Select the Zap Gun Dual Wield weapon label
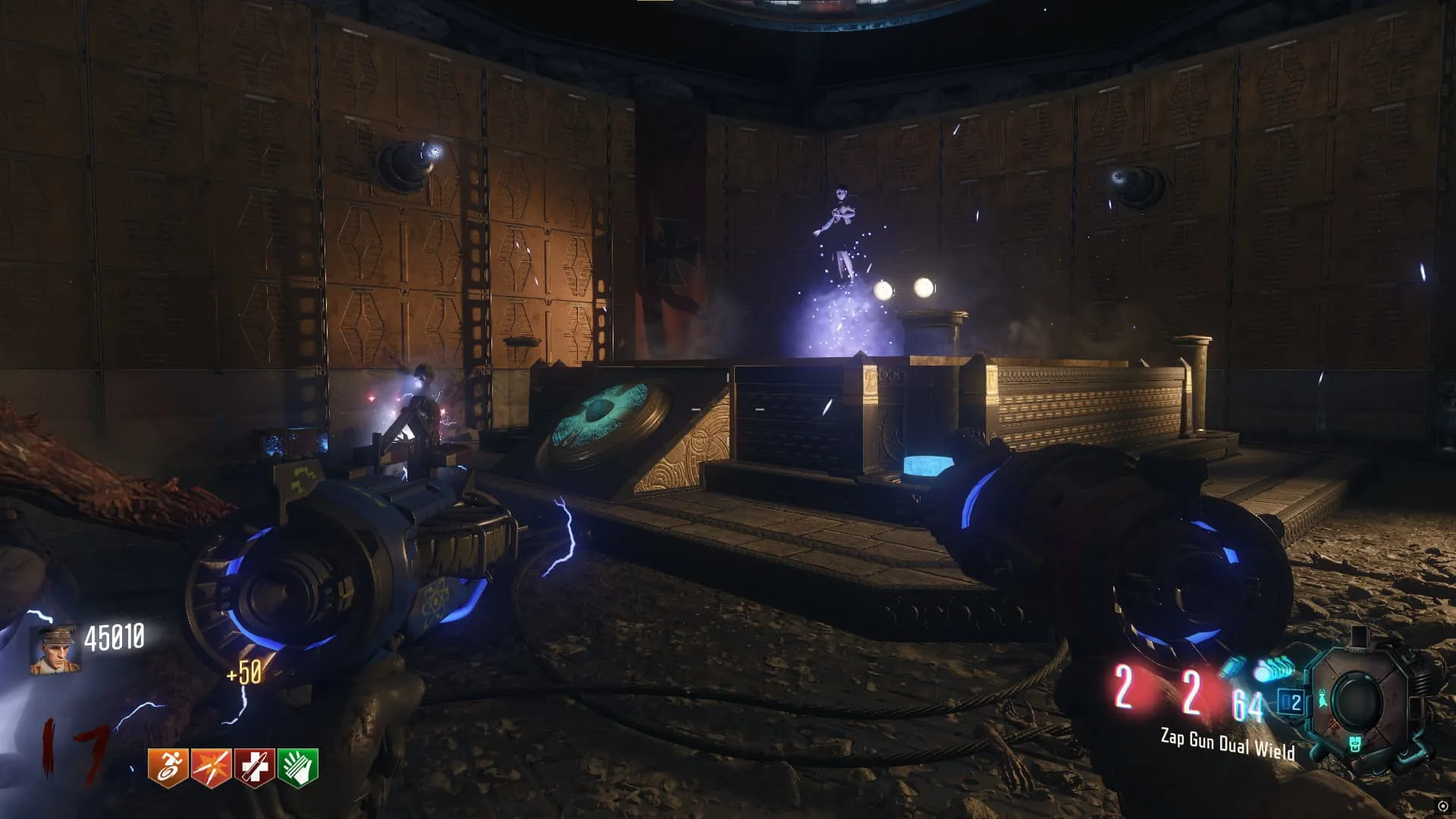The height and width of the screenshot is (819, 1456). [x=1227, y=743]
